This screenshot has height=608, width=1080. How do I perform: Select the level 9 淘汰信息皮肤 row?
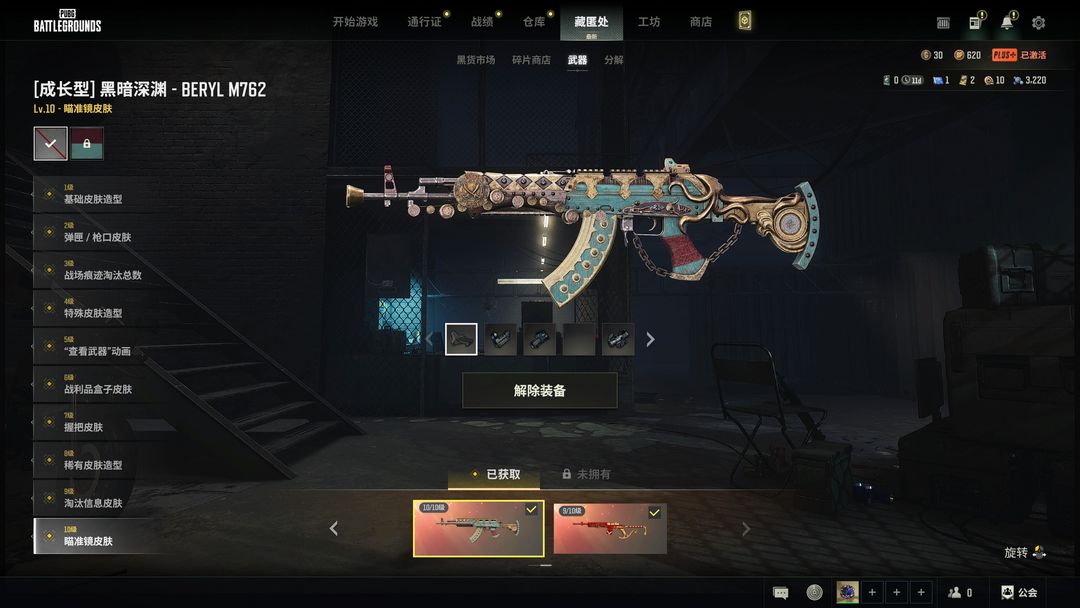(98, 498)
